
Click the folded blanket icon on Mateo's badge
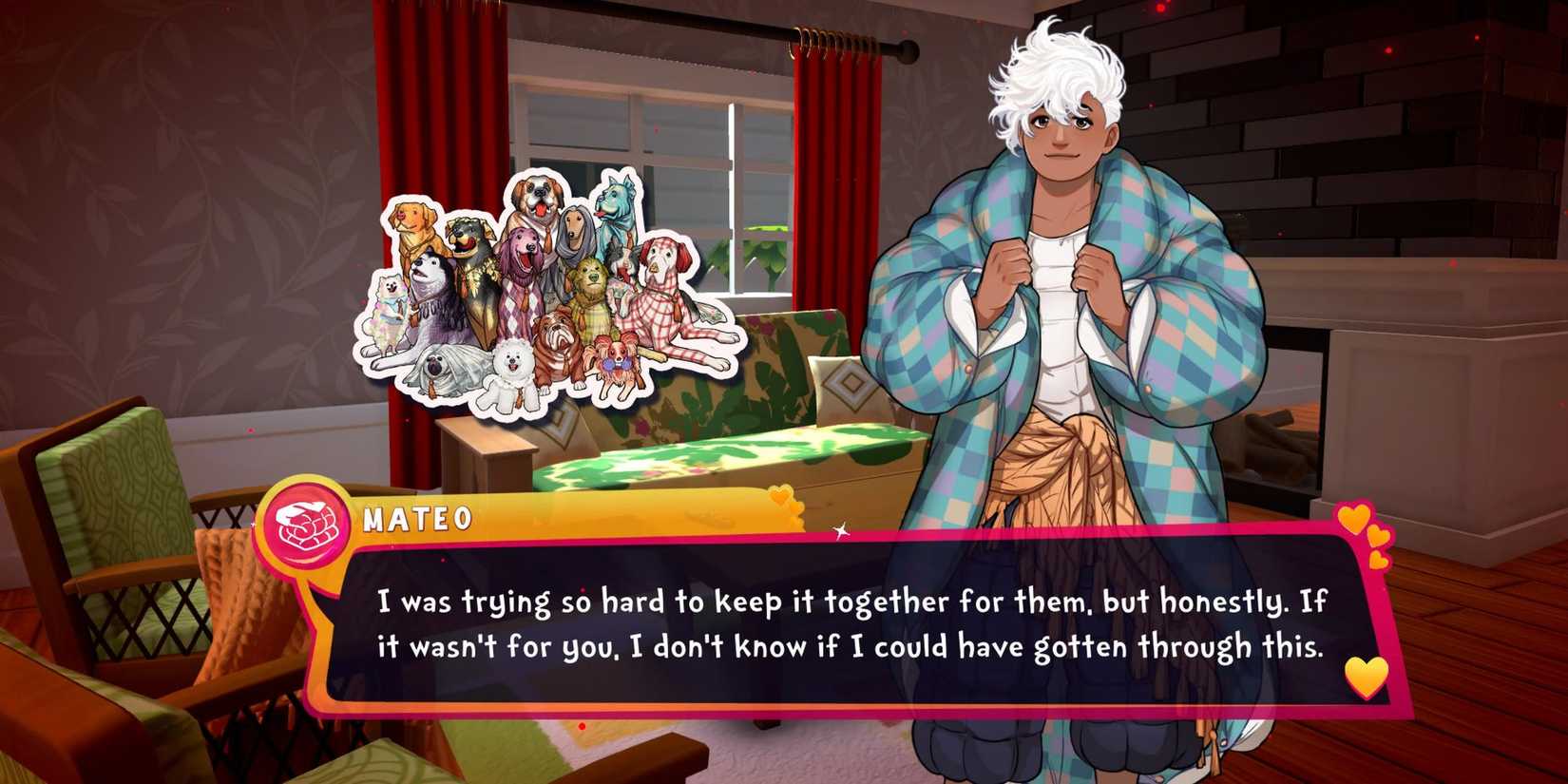pyautogui.click(x=304, y=526)
